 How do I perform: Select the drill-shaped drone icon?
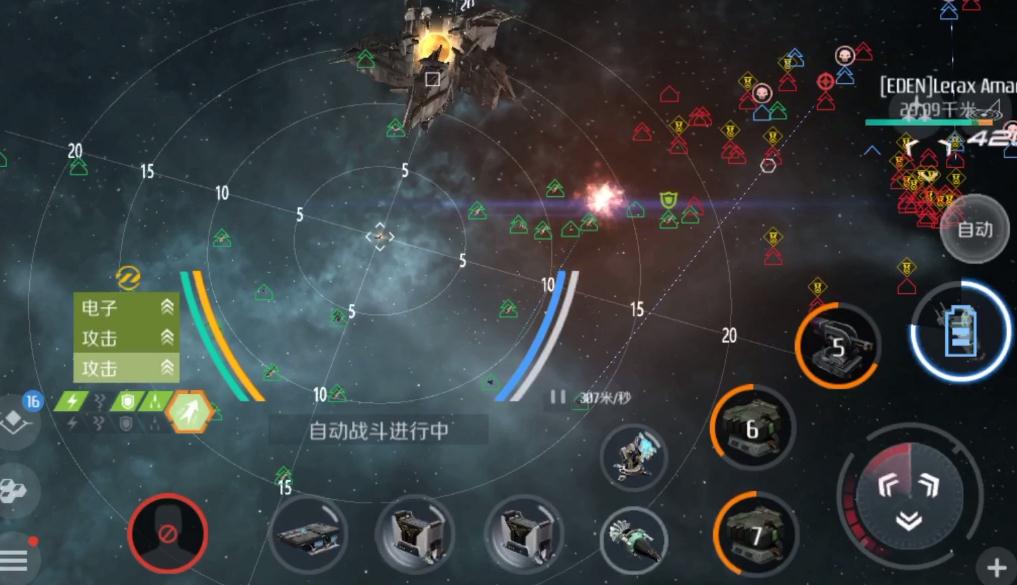[x=634, y=537]
